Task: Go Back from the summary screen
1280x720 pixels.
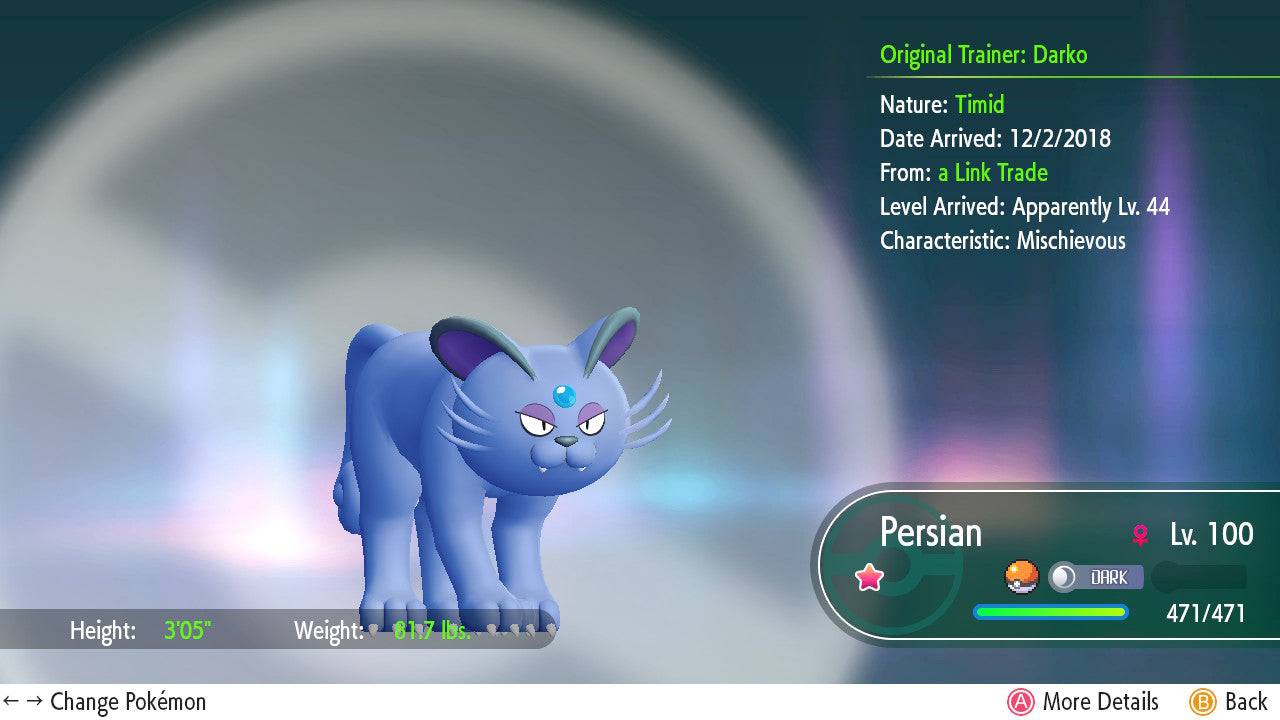Action: 1228,702
